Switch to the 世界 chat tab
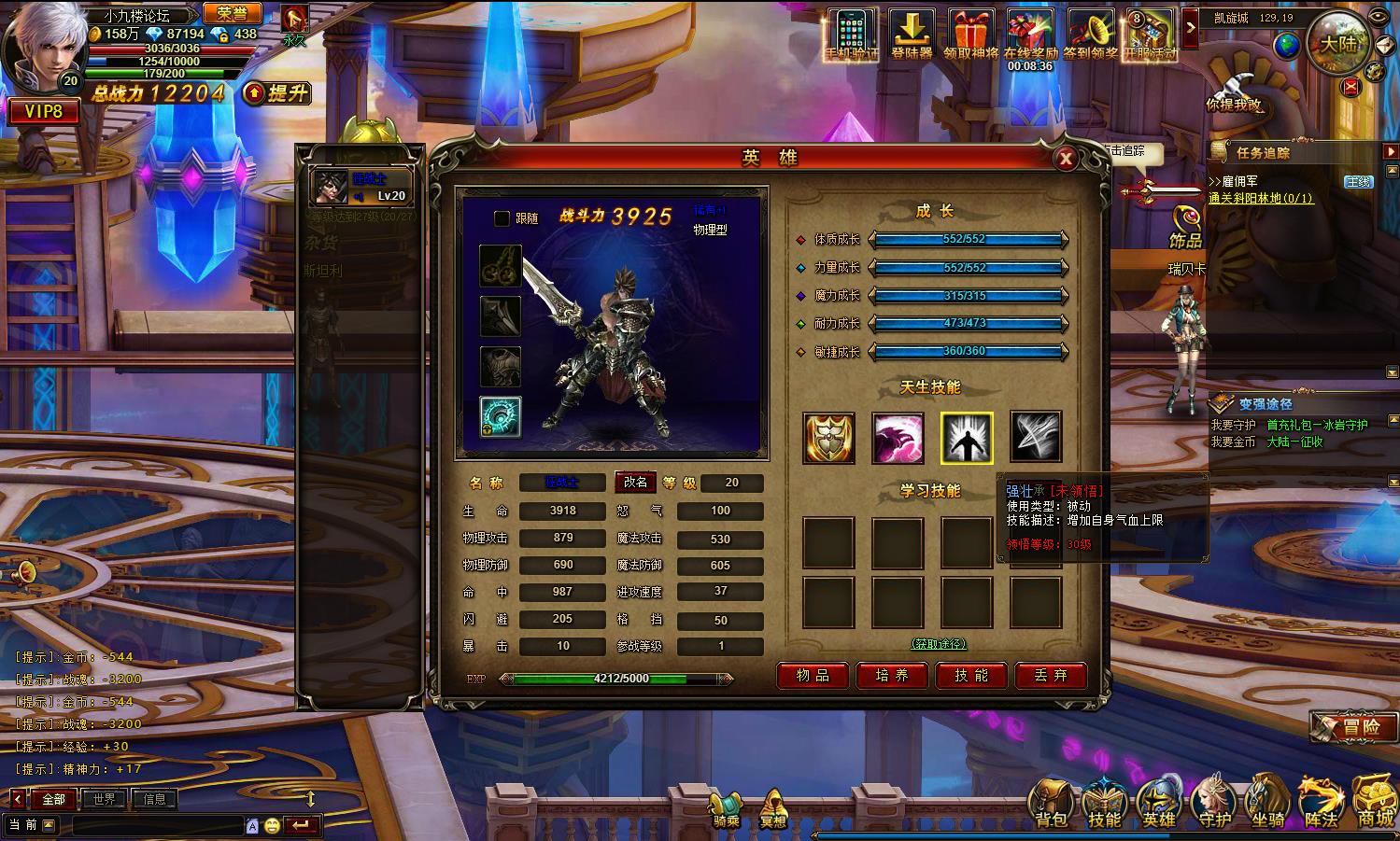Viewport: 1400px width, 841px height. 104,798
